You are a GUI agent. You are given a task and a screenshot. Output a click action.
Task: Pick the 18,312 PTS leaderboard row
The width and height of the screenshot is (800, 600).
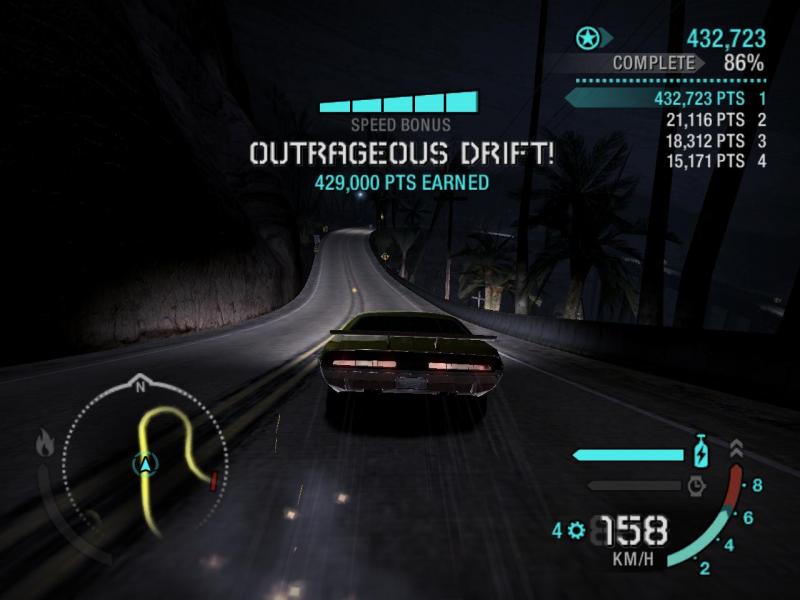pyautogui.click(x=715, y=141)
